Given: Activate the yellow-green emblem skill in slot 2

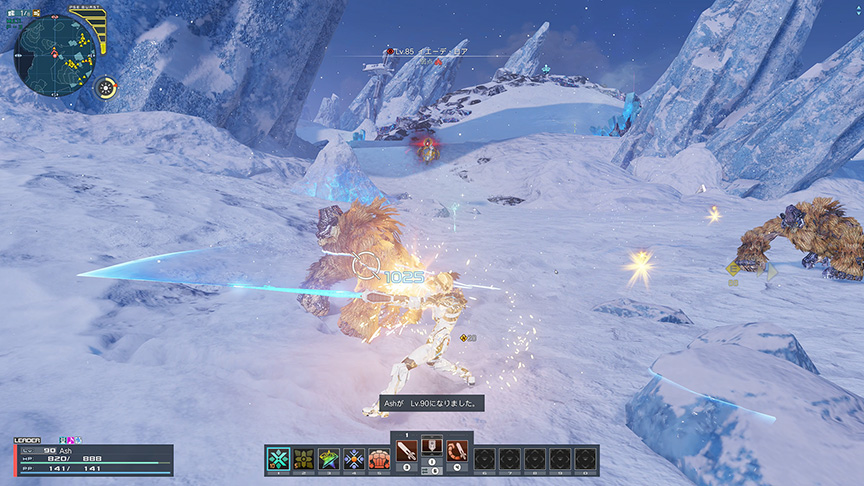Looking at the screenshot, I should tap(304, 459).
